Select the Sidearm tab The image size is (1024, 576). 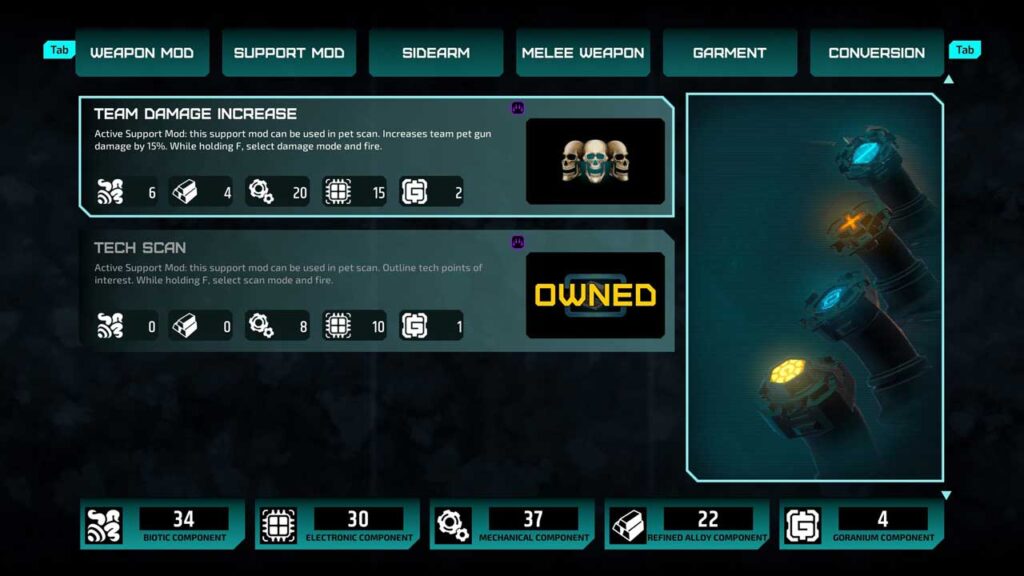(436, 53)
